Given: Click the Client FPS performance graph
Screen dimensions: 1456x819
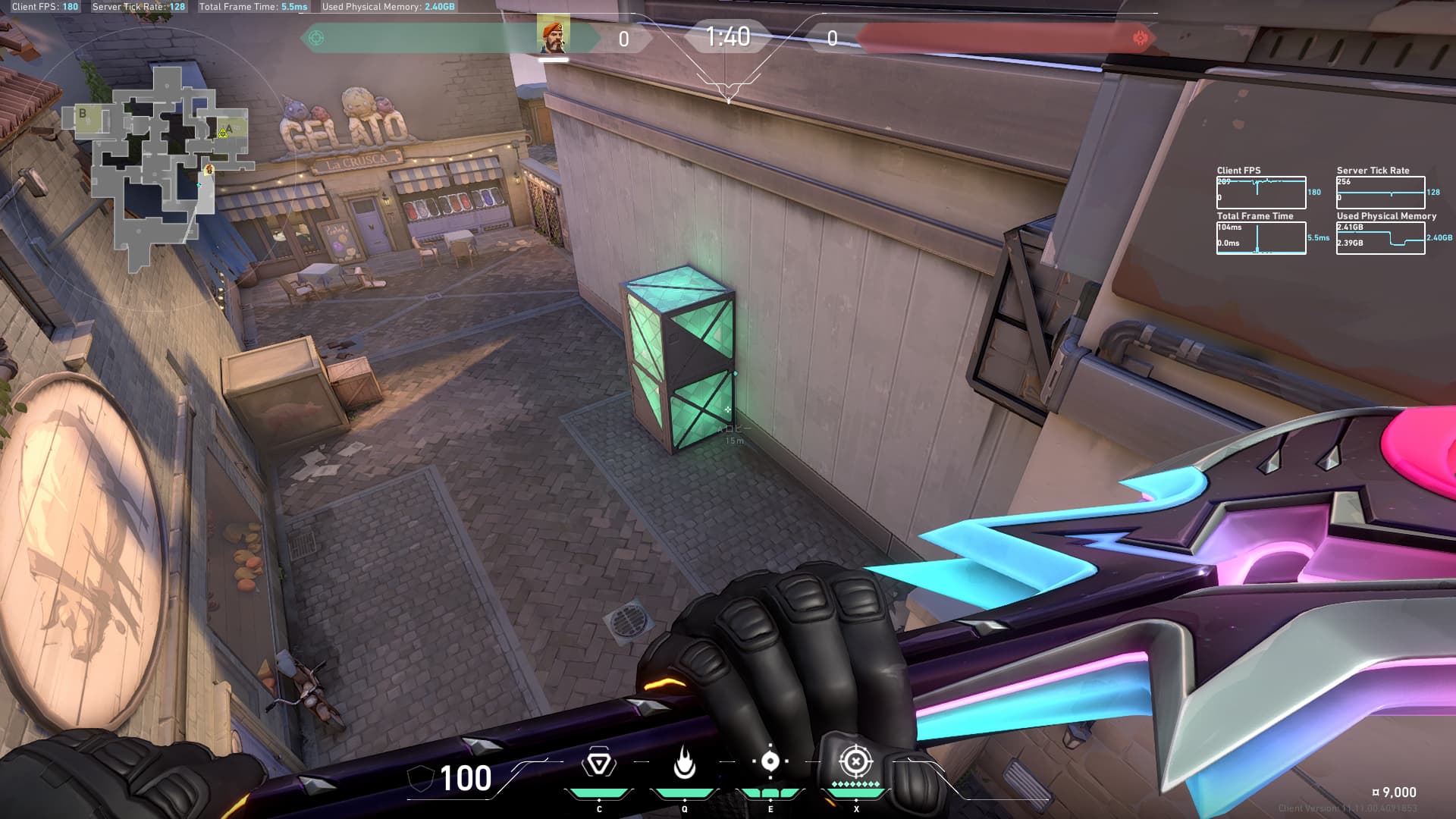Looking at the screenshot, I should point(1260,193).
